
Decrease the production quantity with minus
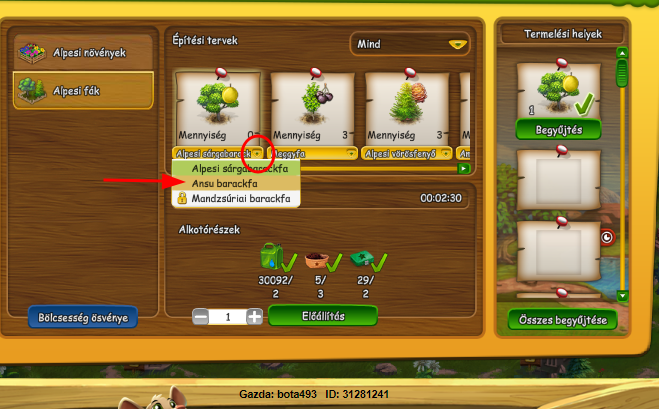pos(201,316)
